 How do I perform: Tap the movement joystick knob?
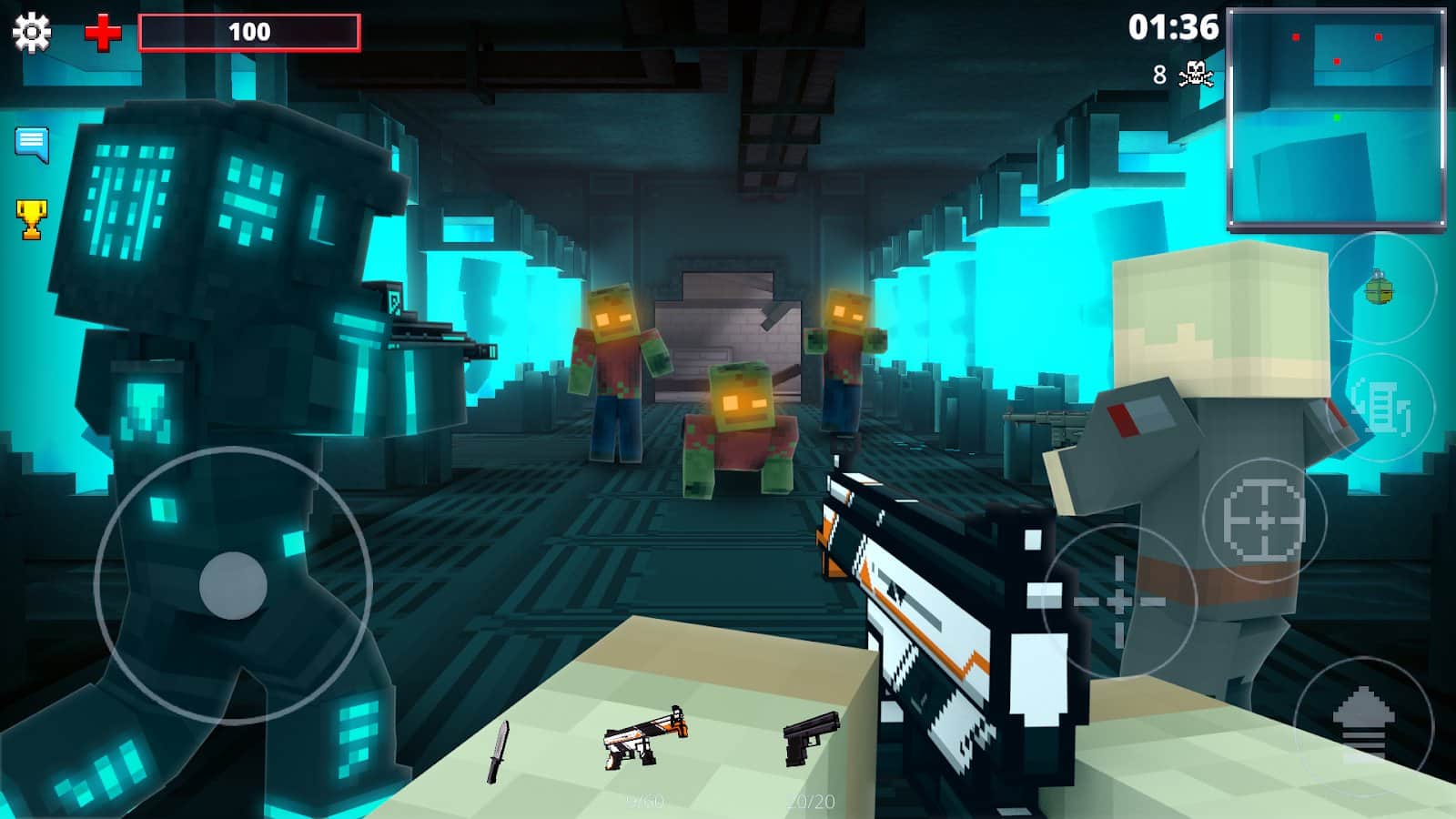[233, 585]
